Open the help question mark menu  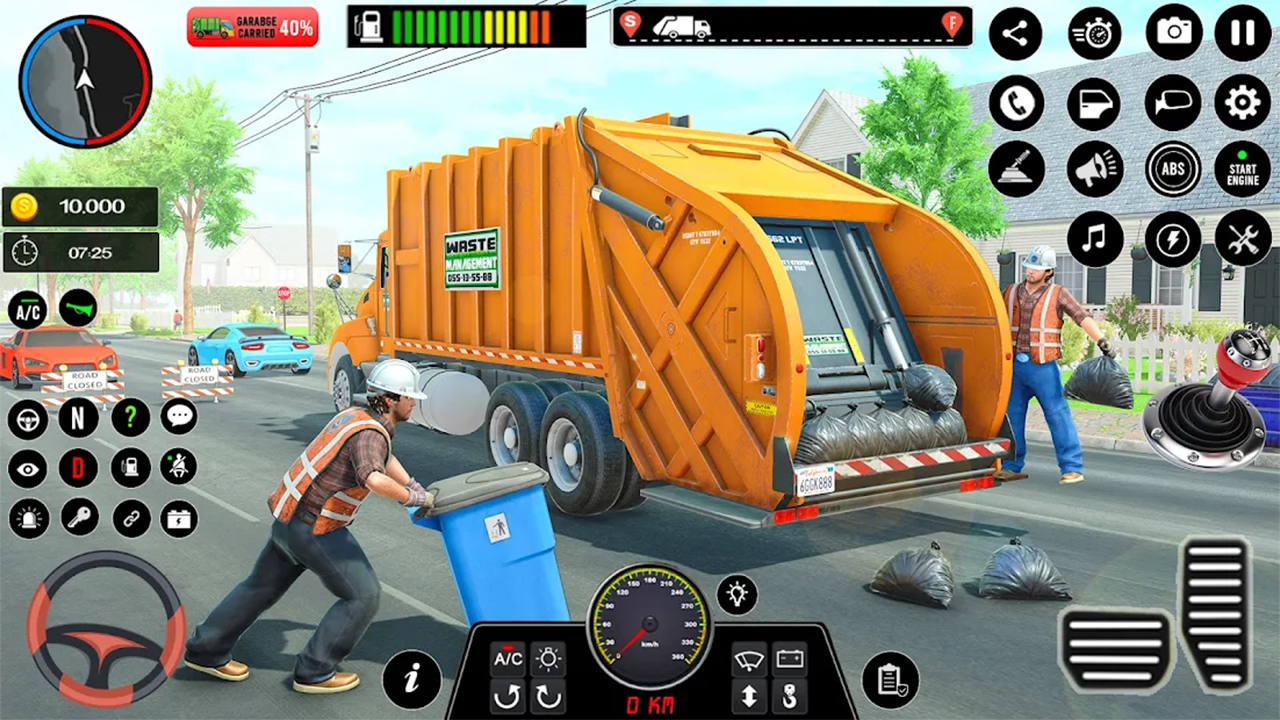(130, 418)
